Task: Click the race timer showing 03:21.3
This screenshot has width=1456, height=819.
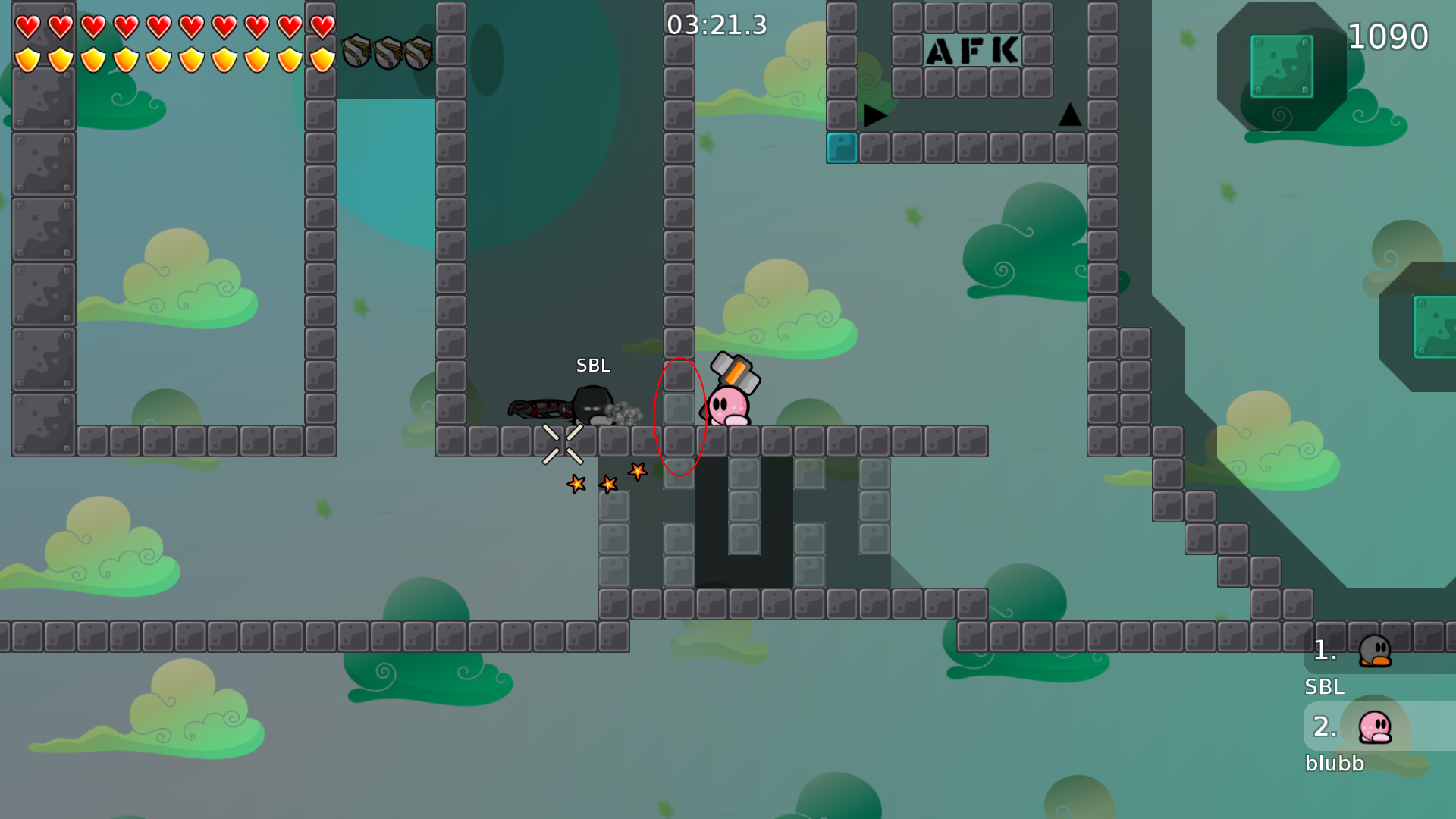Action: pos(716,24)
